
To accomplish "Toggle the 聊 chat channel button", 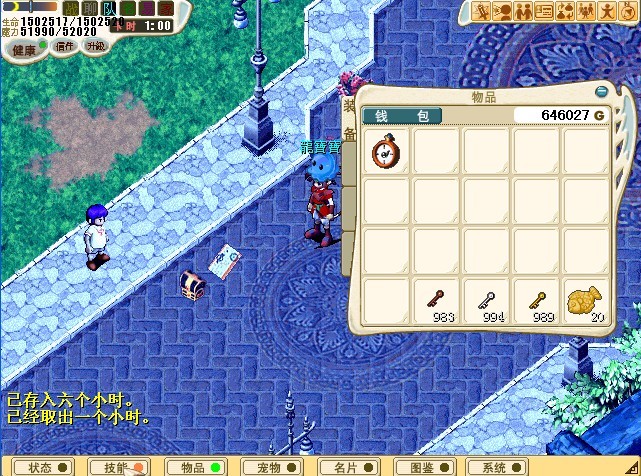I will (90, 9).
